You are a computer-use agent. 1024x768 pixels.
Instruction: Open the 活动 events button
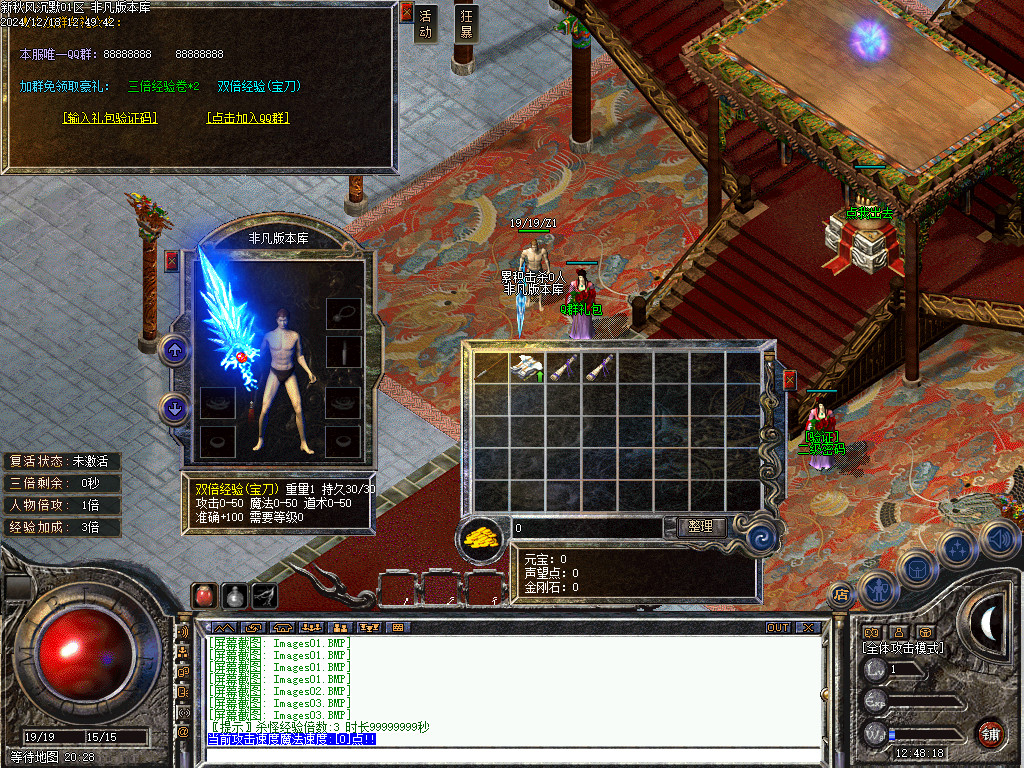(426, 24)
